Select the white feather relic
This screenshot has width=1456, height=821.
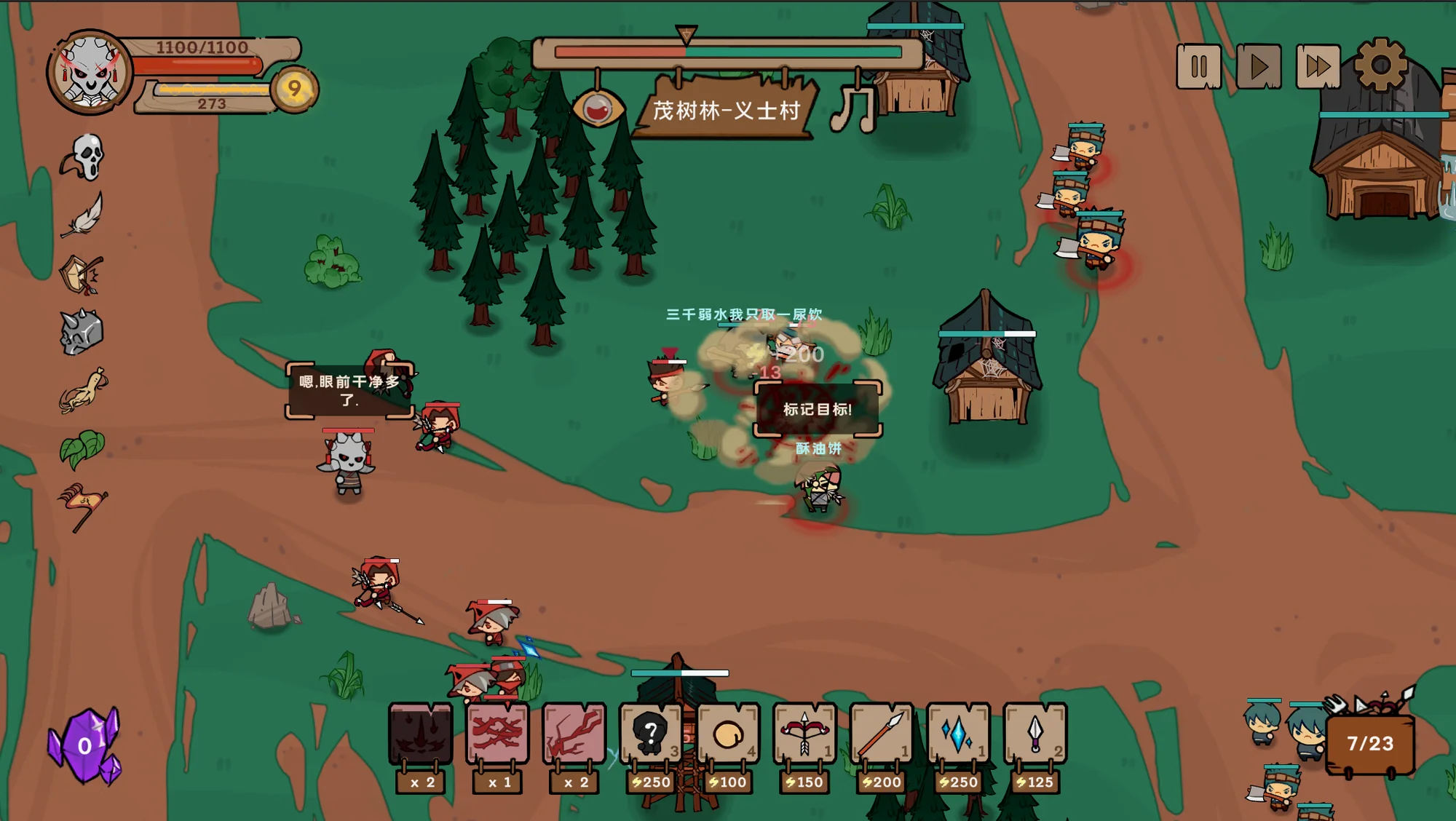click(83, 215)
